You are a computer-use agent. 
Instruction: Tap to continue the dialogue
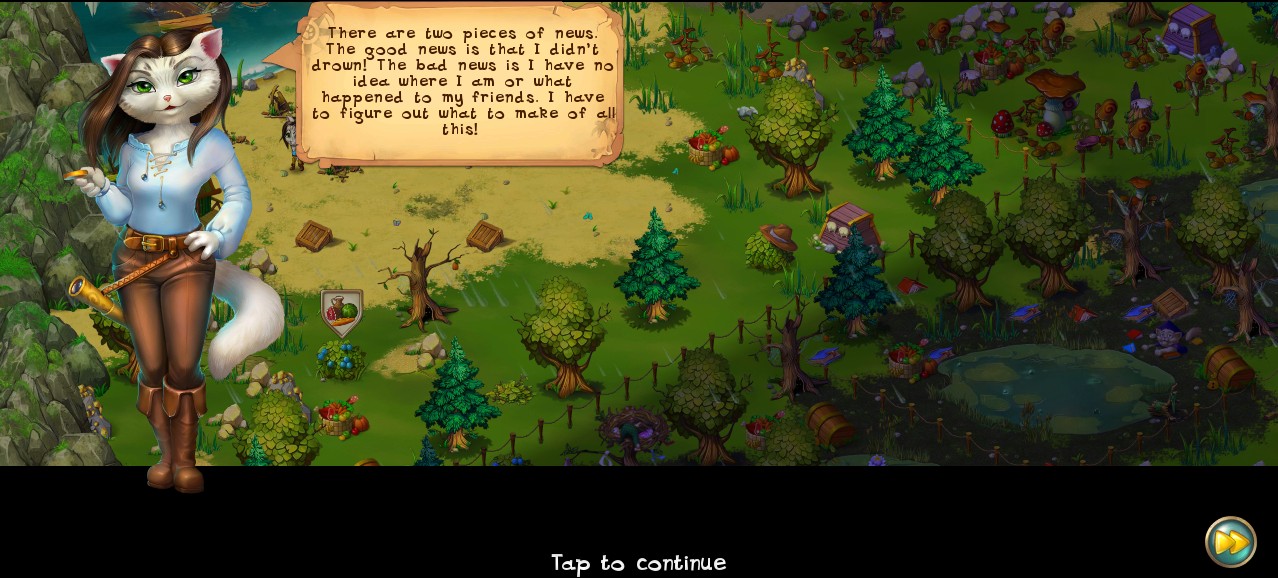(x=638, y=563)
